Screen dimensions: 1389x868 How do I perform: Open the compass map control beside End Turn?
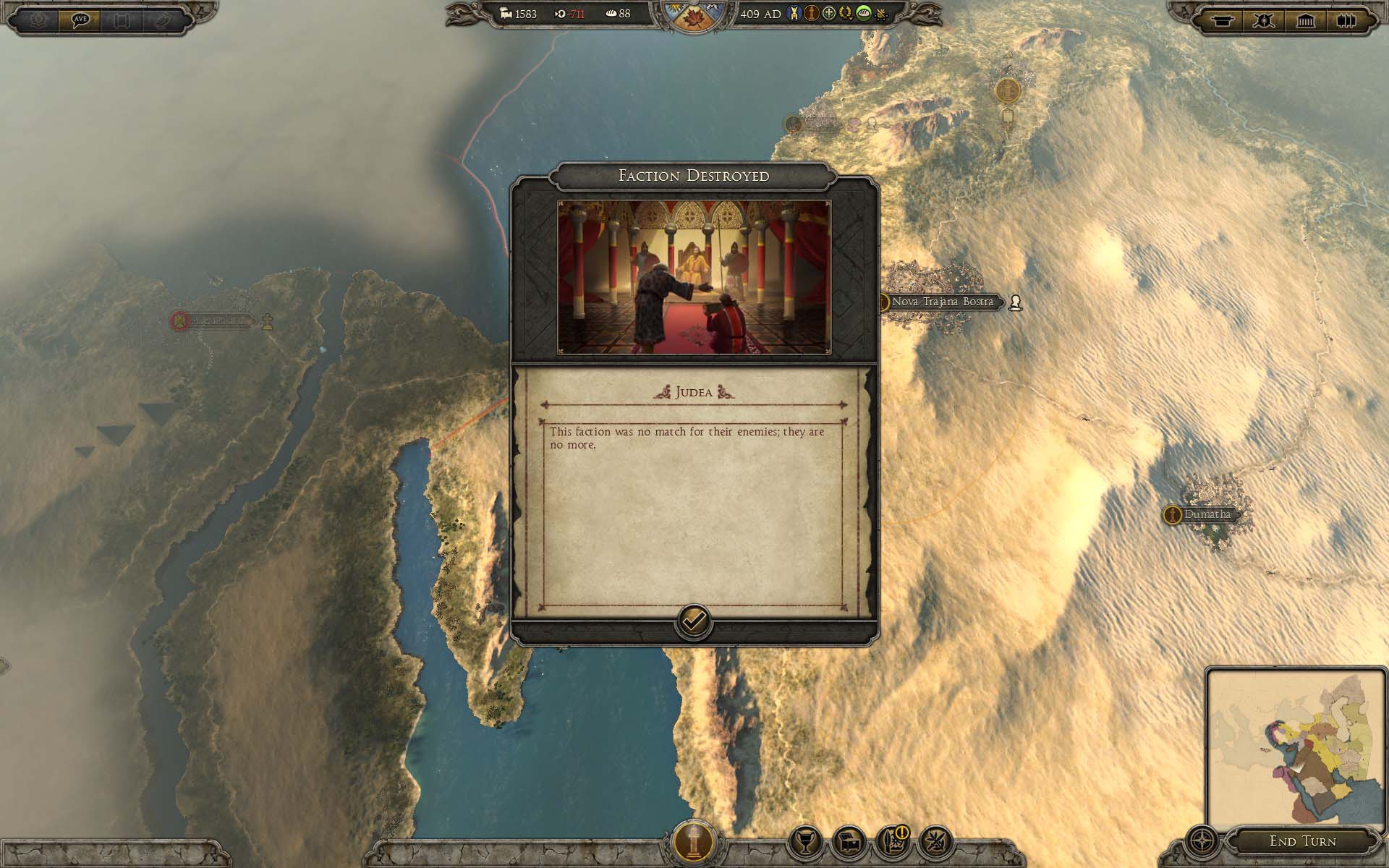click(1202, 842)
